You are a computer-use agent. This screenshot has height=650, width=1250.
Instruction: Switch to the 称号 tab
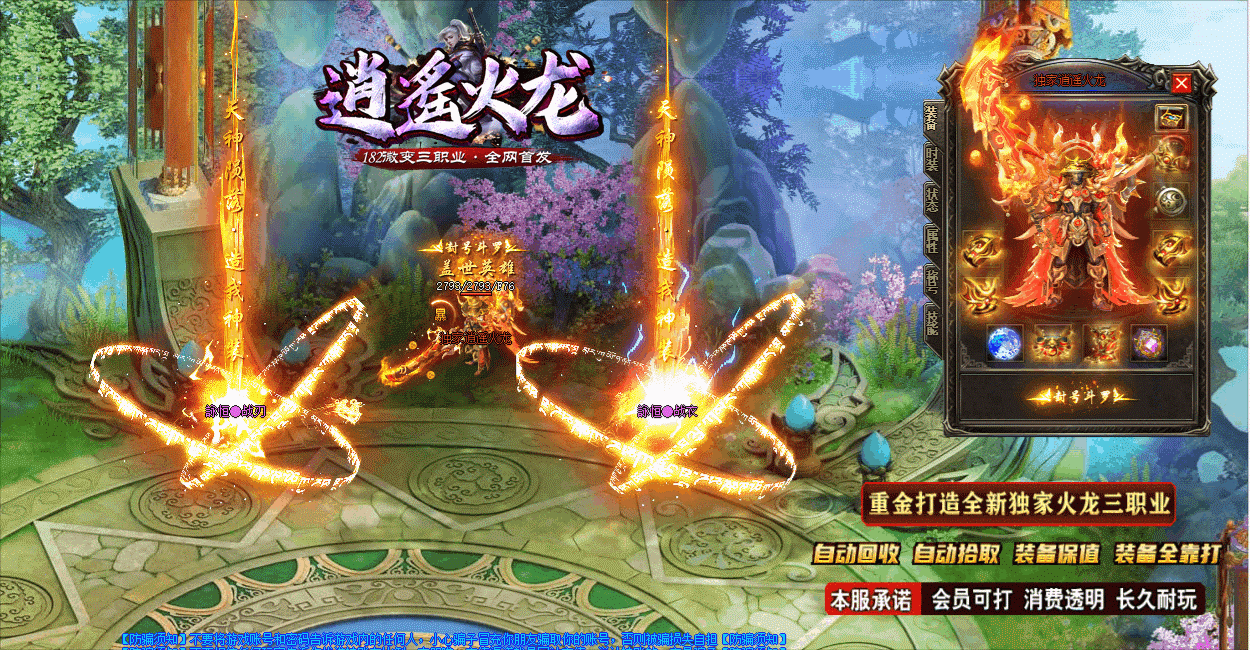click(931, 283)
